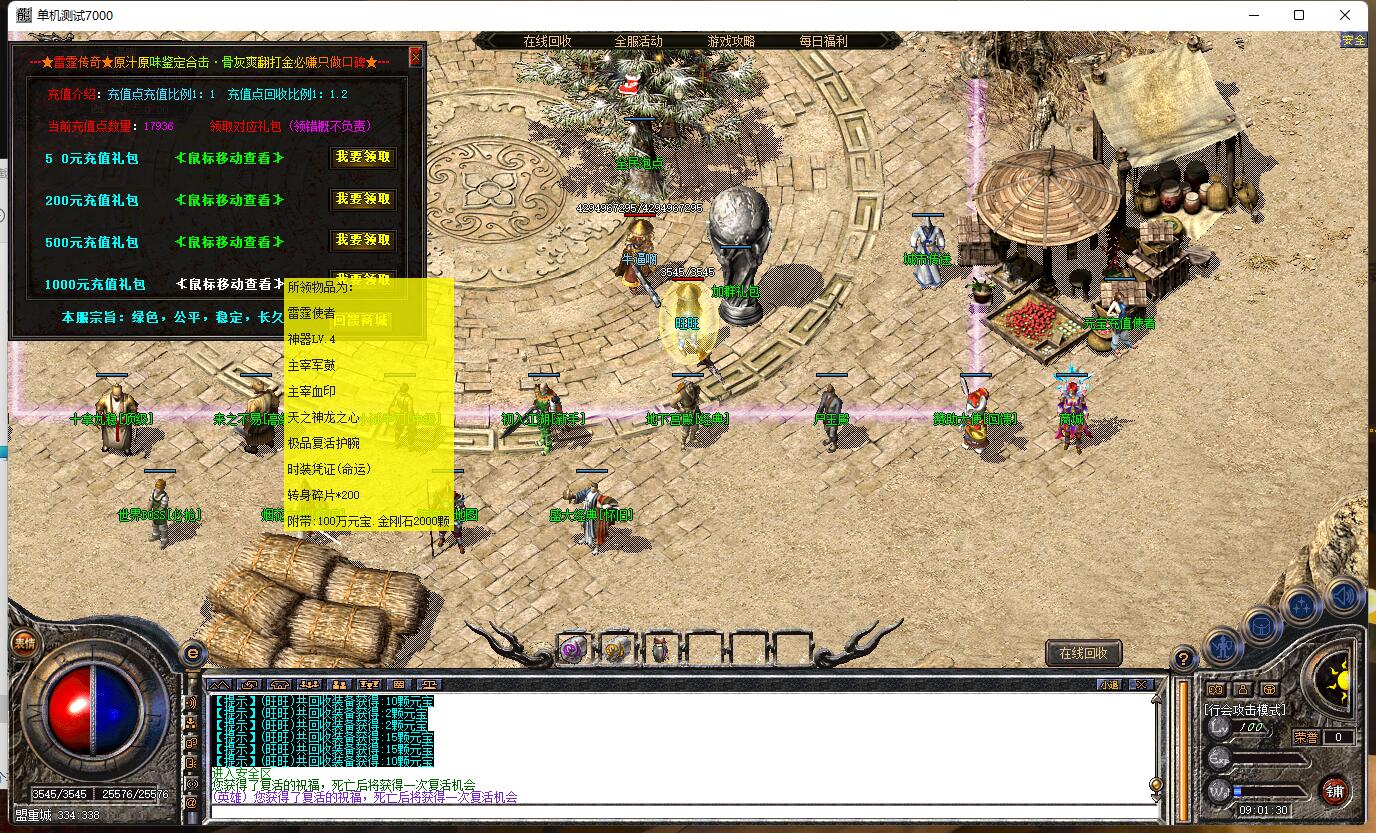Click into the chat input field

680,811
